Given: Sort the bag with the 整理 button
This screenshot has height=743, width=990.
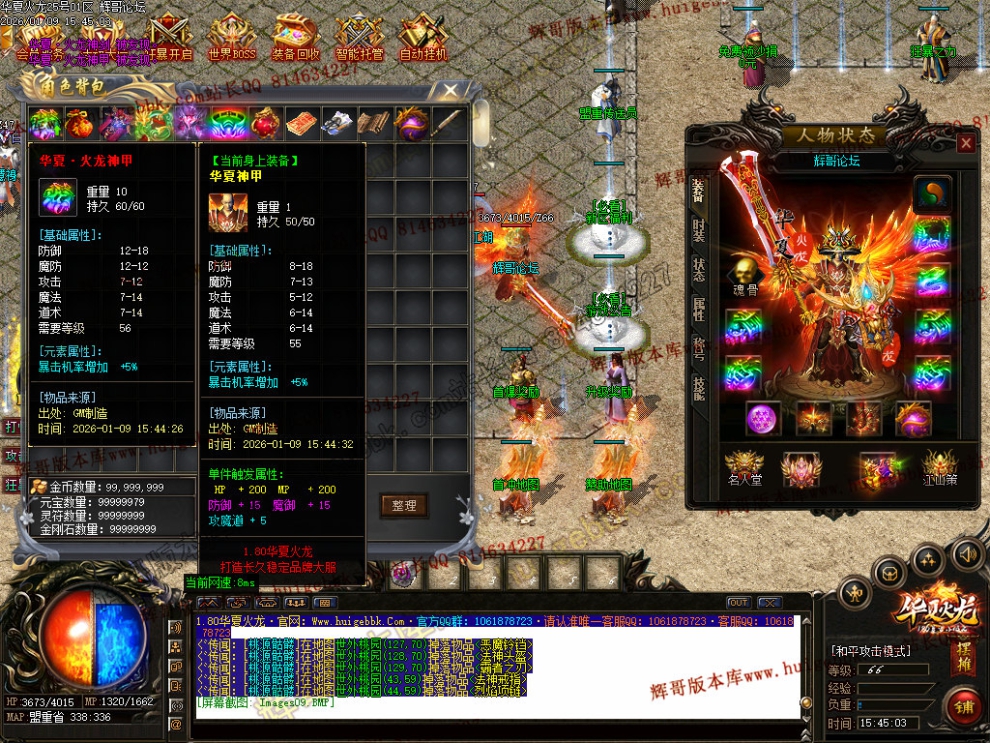Looking at the screenshot, I should (x=404, y=506).
